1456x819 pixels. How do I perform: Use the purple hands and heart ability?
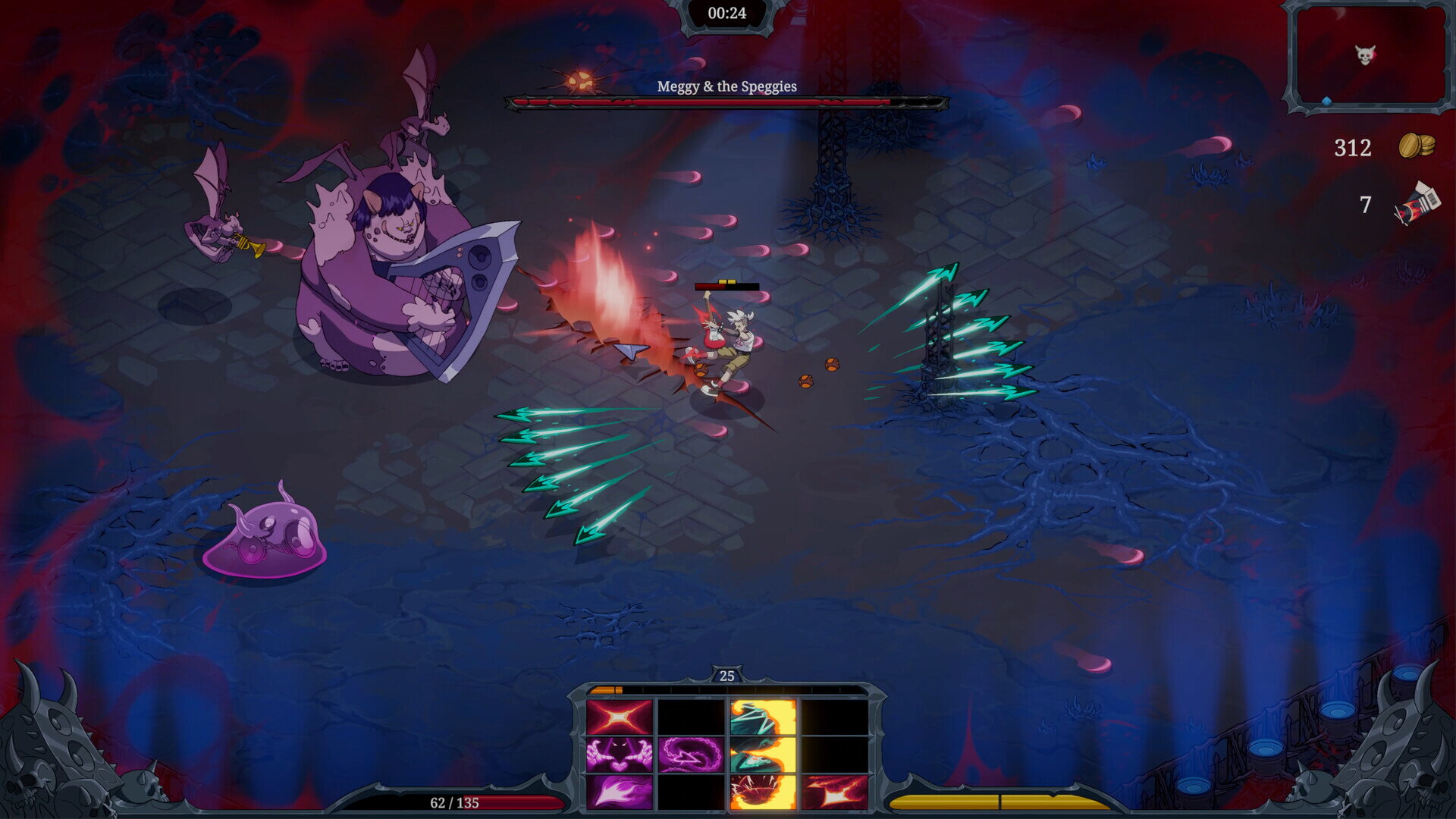(x=619, y=755)
